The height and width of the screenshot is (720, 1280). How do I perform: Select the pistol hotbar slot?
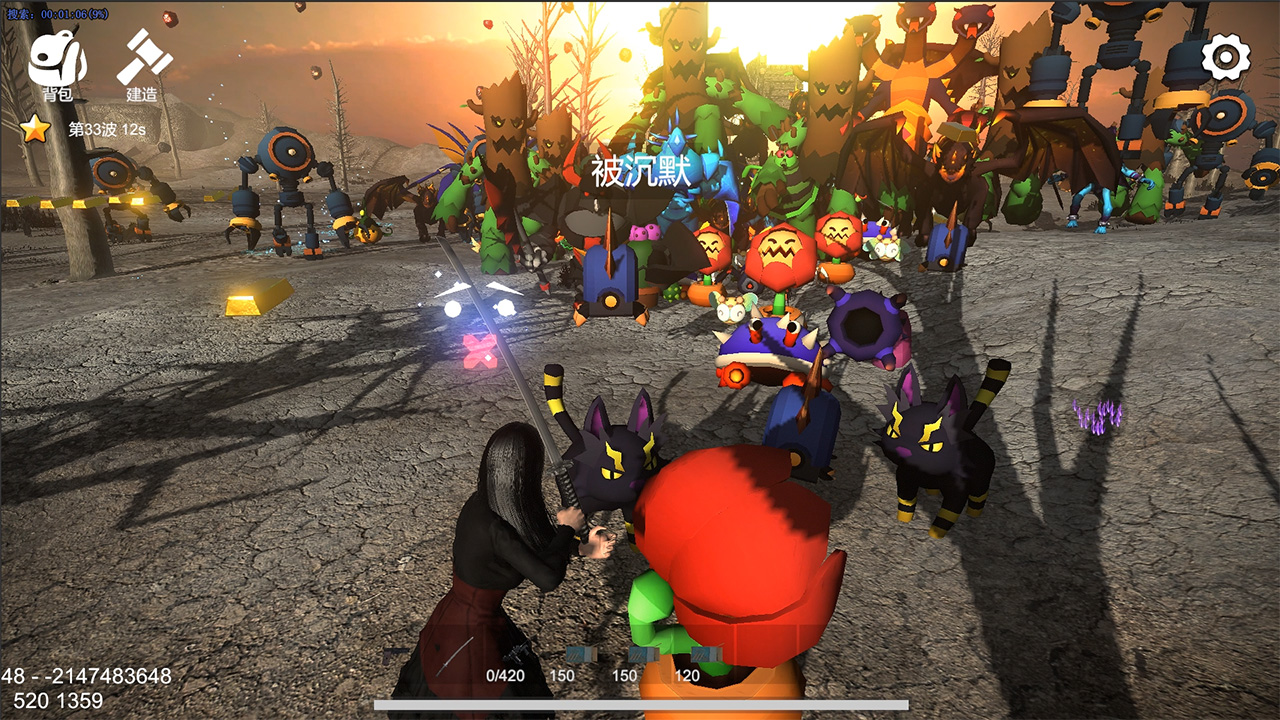click(x=397, y=654)
